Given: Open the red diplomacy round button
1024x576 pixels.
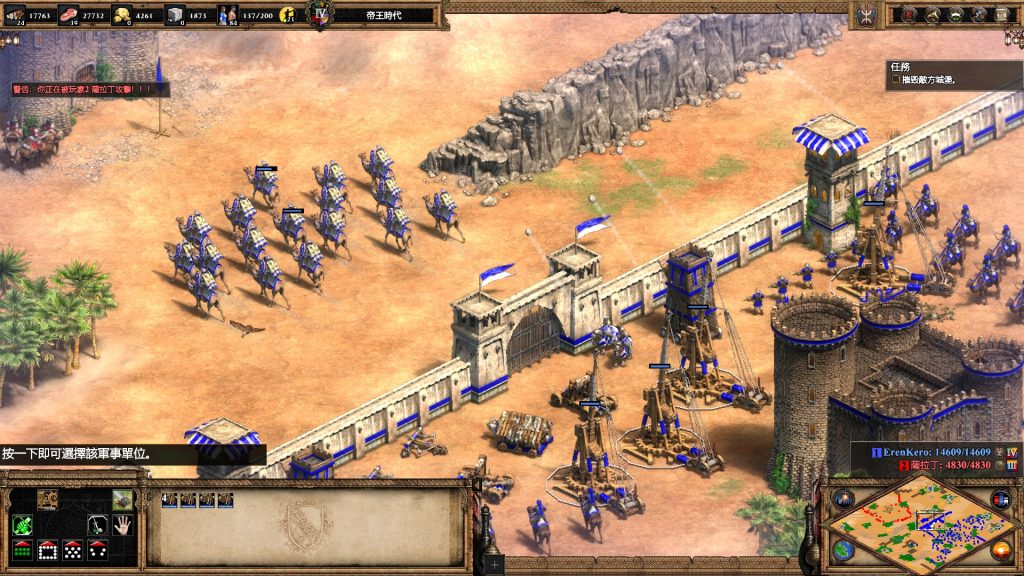Looking at the screenshot, I should (x=908, y=14).
